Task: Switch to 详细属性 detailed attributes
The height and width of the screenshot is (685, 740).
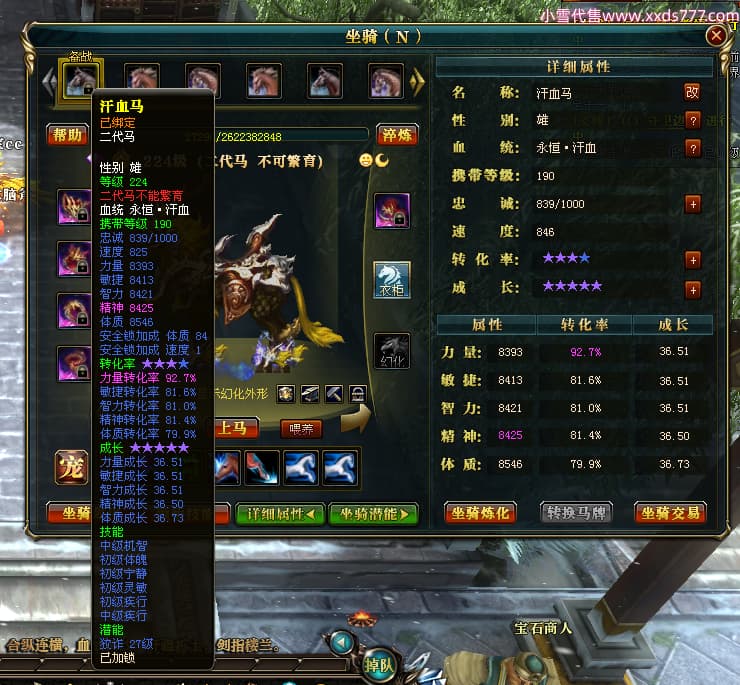Action: [280, 514]
